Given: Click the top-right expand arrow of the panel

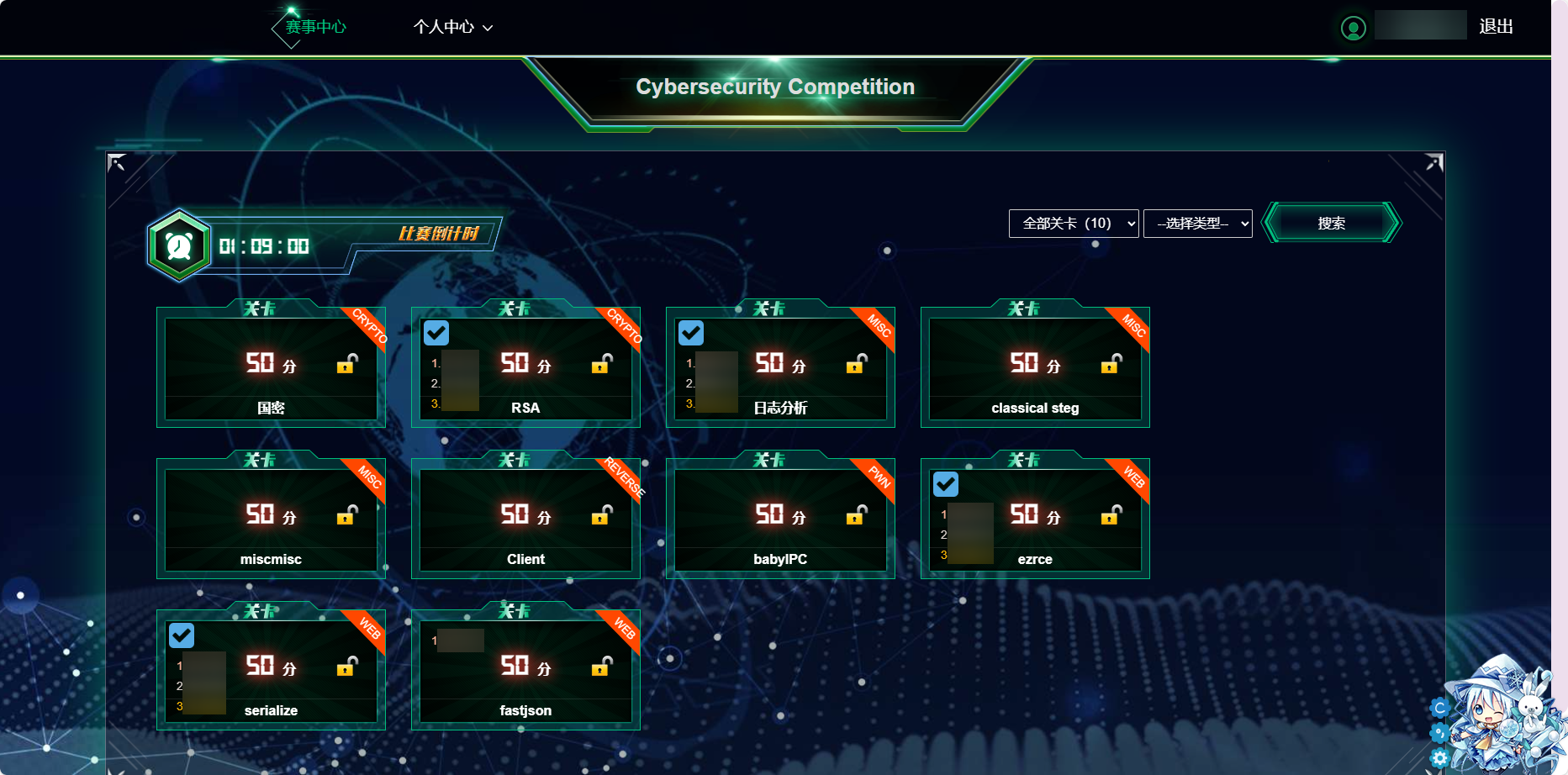Looking at the screenshot, I should coord(1433,162).
